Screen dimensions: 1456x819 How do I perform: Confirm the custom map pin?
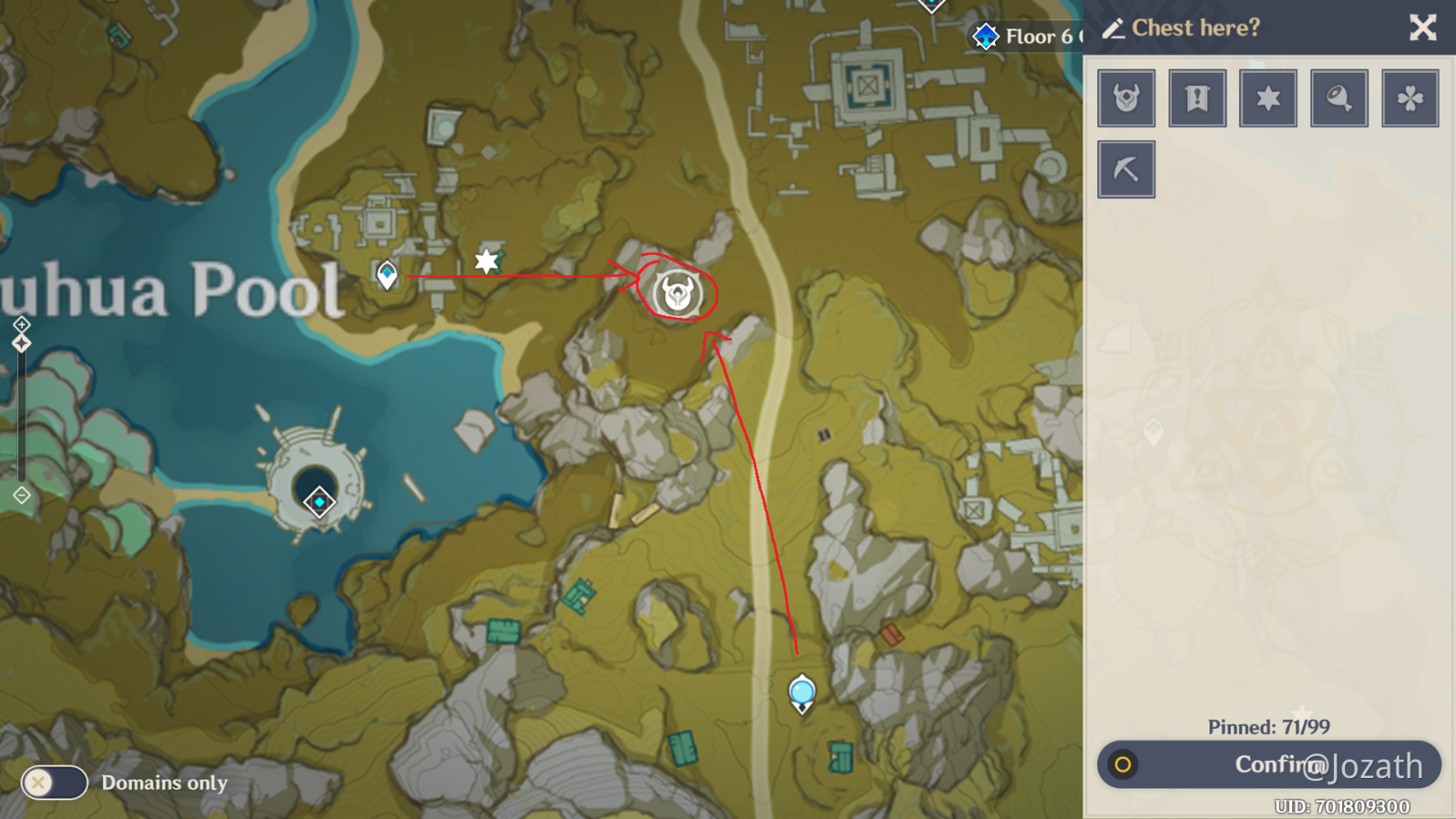pos(1268,764)
